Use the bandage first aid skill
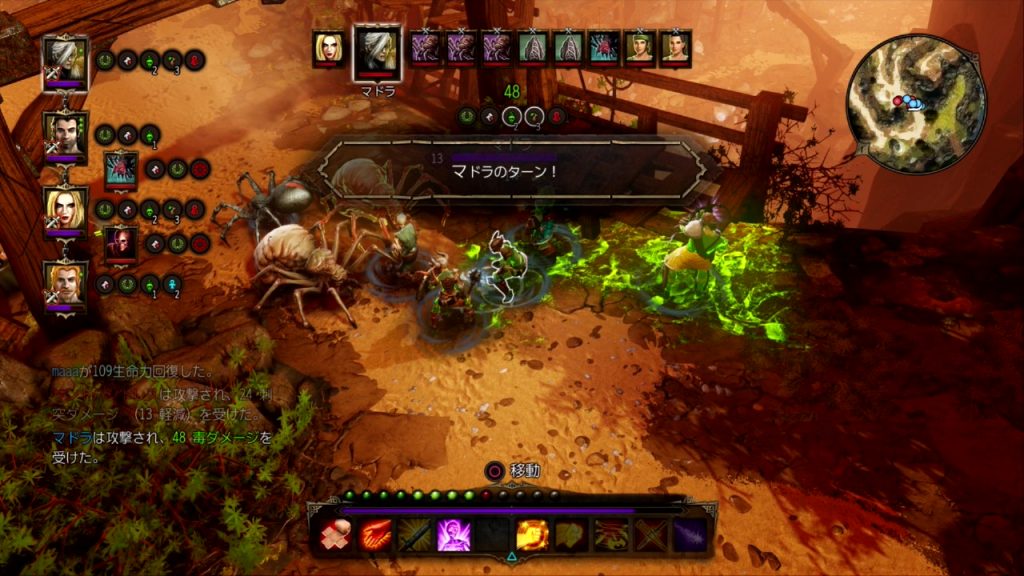The image size is (1024, 576). 335,536
